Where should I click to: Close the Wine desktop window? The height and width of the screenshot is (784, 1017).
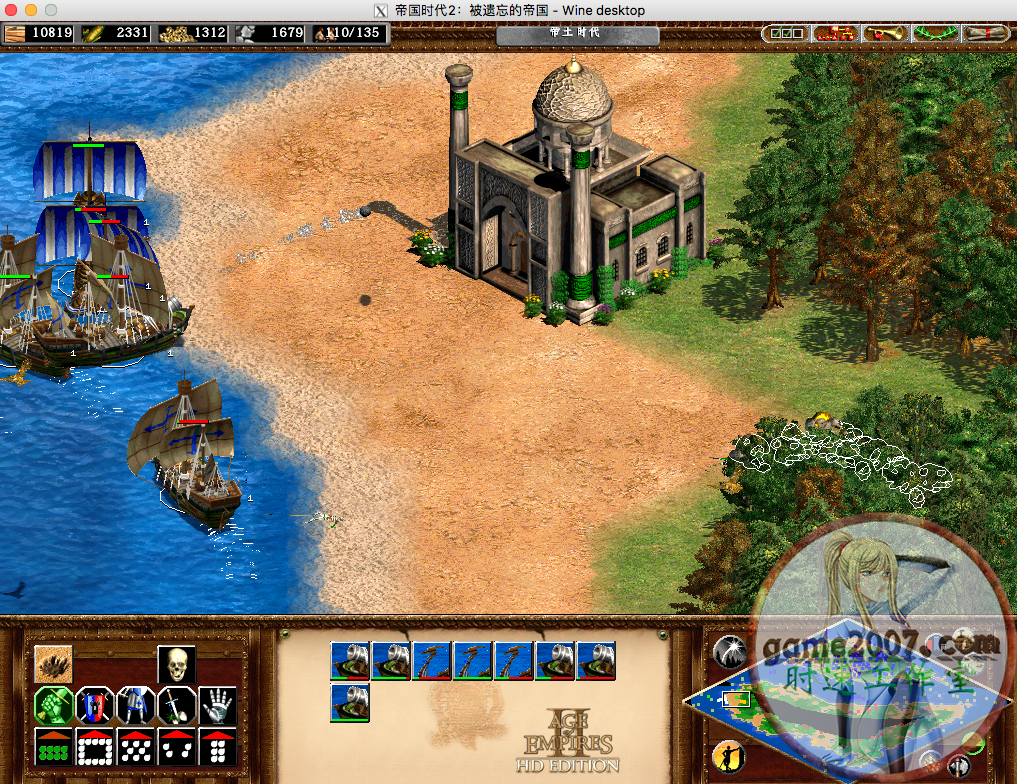click(x=11, y=10)
